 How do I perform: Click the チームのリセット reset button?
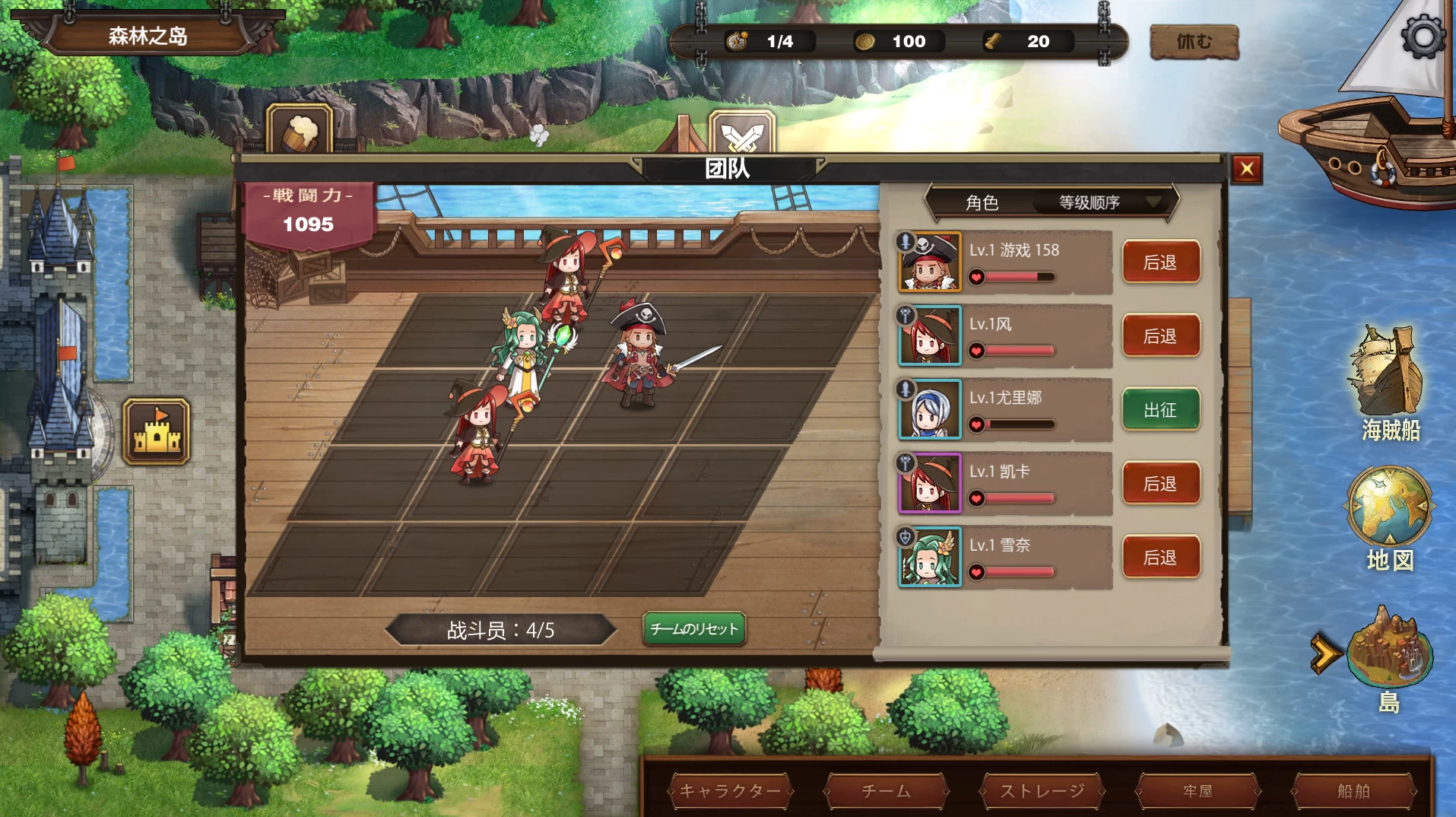[x=694, y=629]
